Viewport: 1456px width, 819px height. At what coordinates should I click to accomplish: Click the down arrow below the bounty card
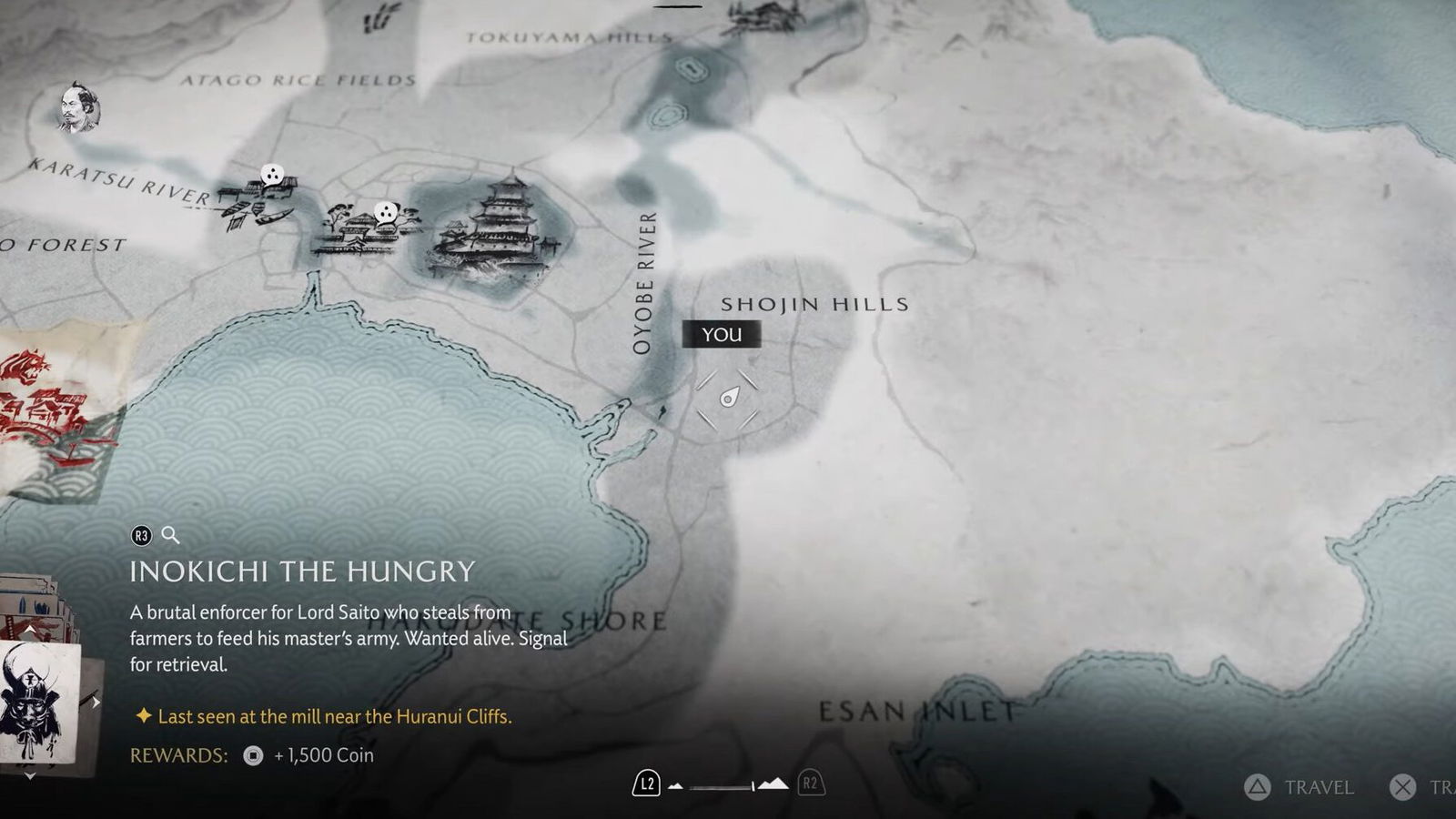[x=30, y=776]
